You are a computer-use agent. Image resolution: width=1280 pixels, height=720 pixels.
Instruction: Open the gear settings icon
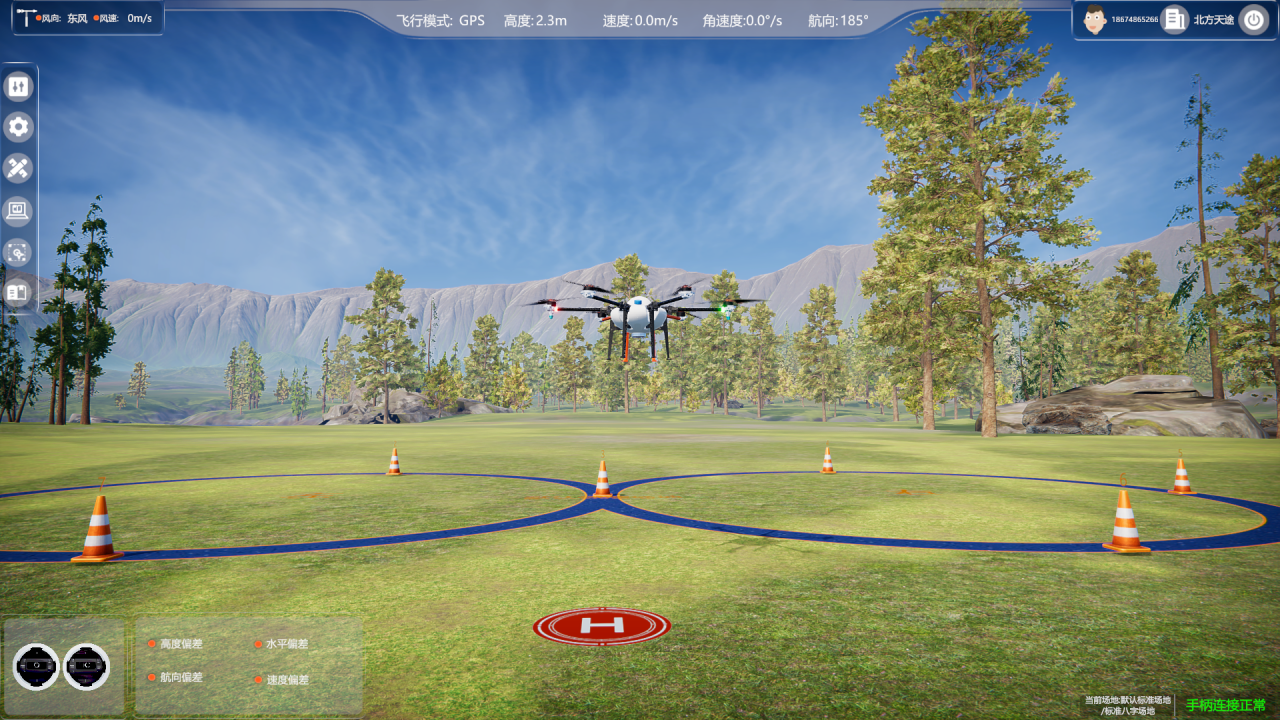pos(18,127)
